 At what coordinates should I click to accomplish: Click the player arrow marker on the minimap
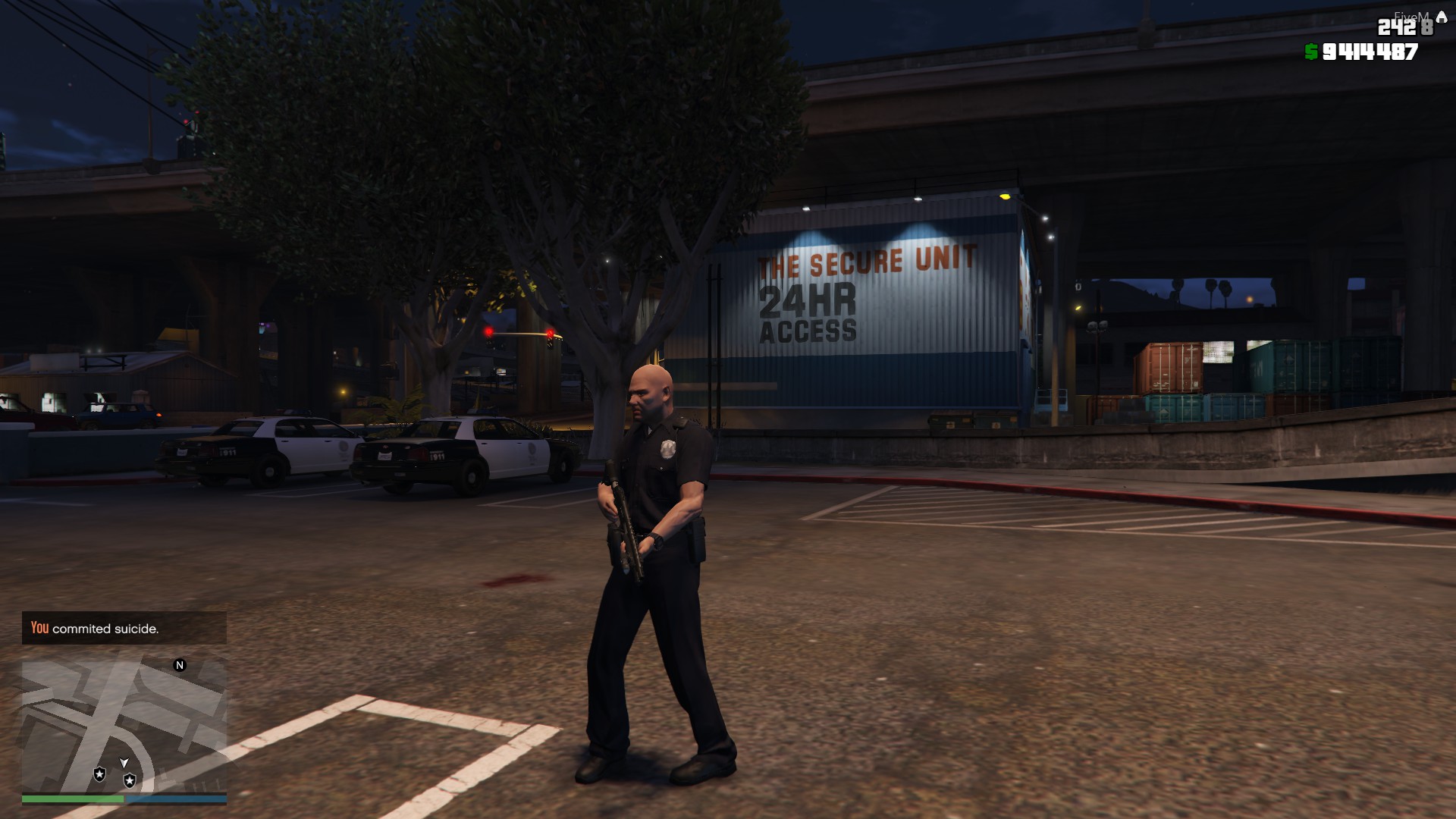tap(124, 764)
